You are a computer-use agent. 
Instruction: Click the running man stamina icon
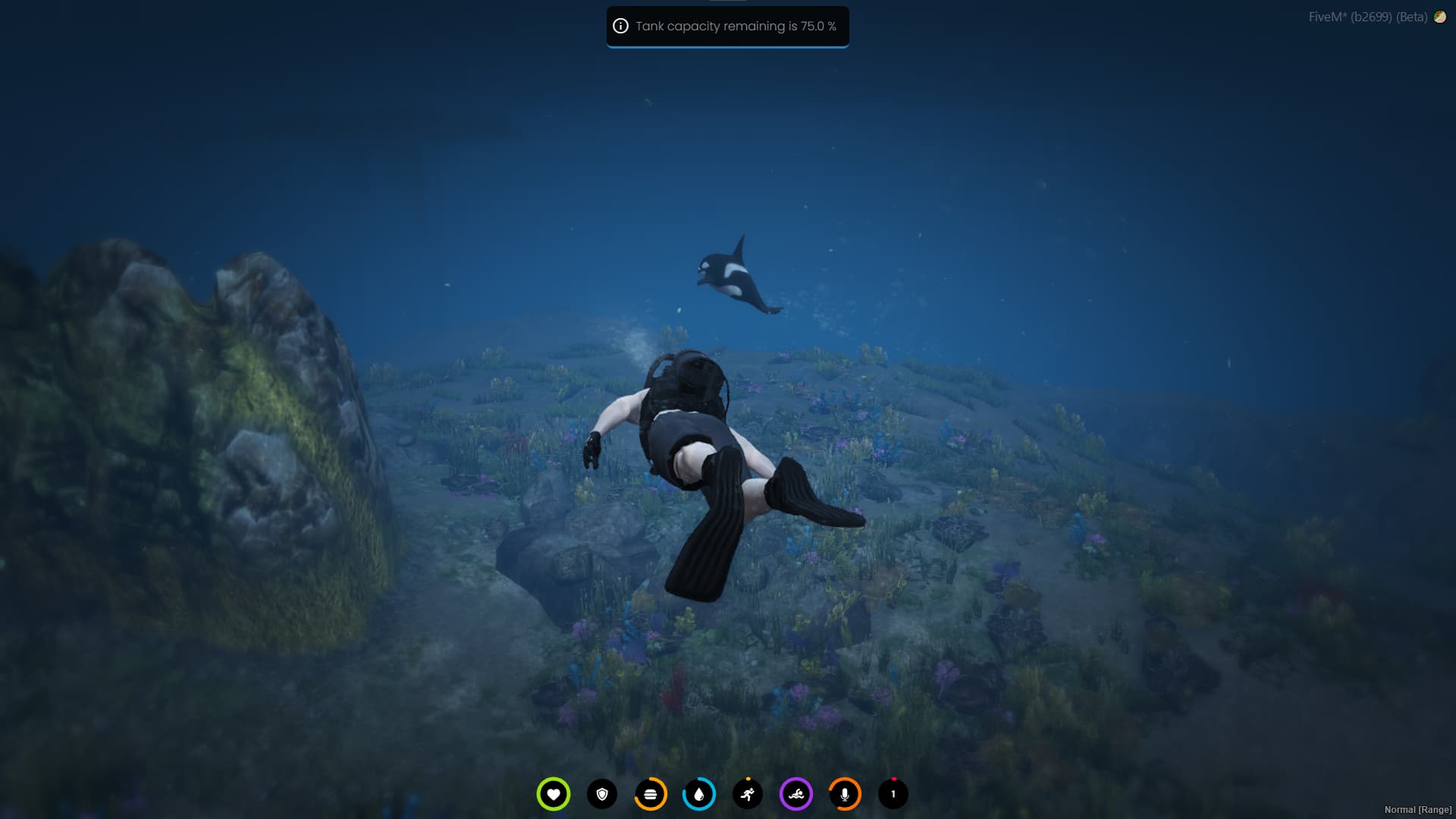748,794
